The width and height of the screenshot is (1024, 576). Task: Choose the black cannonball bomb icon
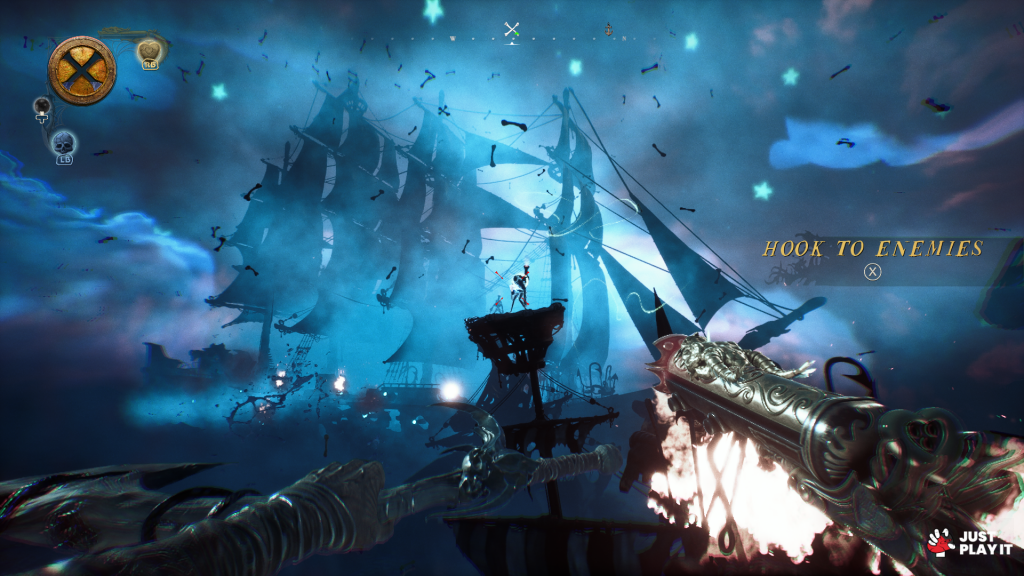(42, 106)
